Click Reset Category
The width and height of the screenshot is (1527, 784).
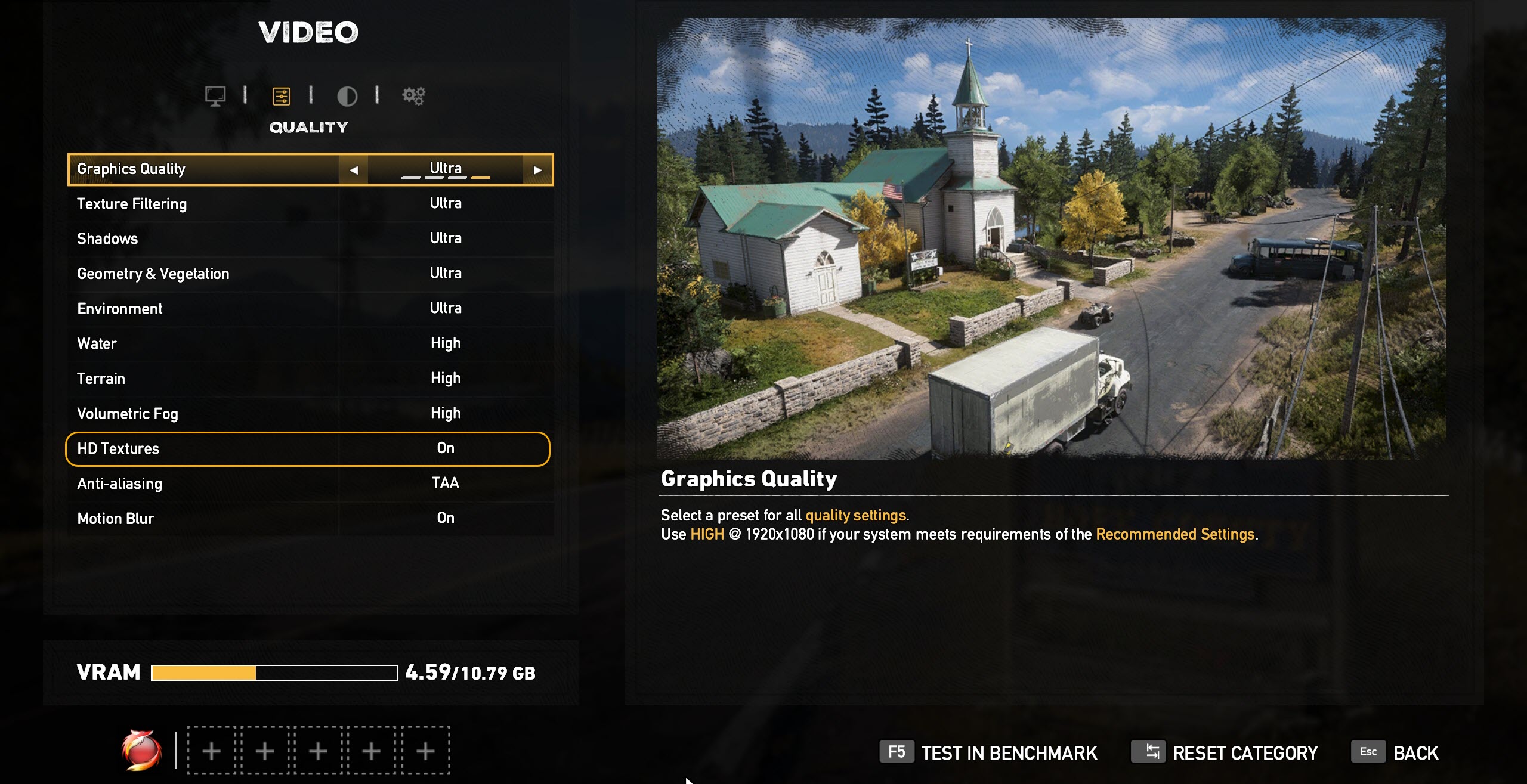pyautogui.click(x=1225, y=753)
